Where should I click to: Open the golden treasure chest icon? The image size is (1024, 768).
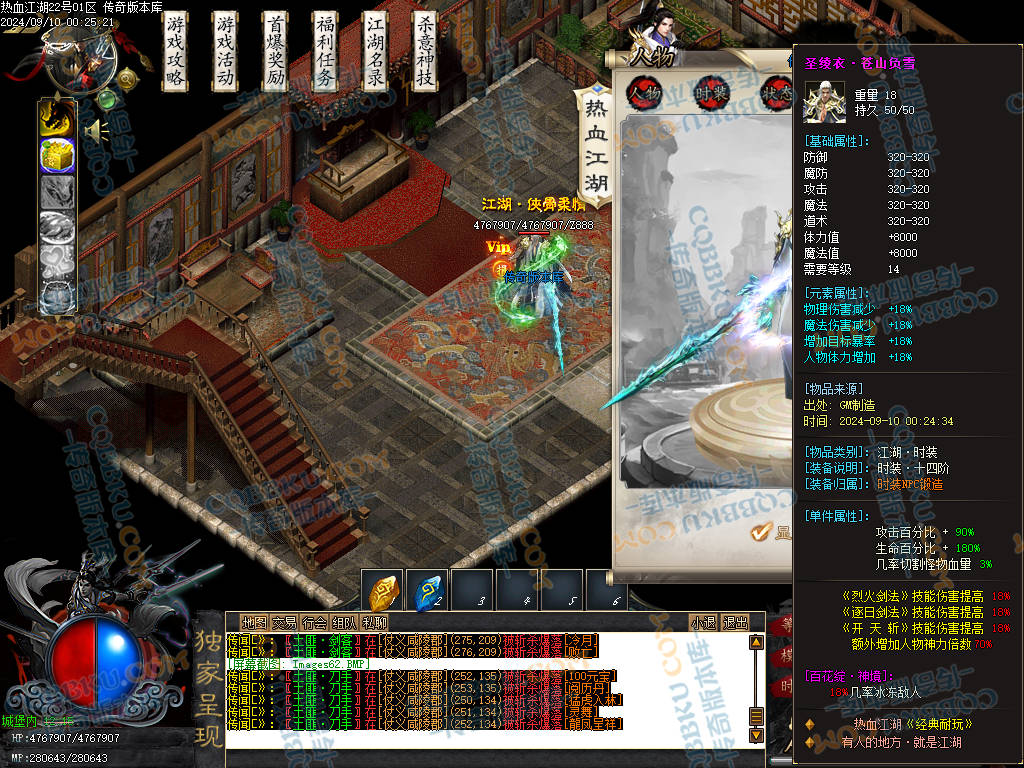pyautogui.click(x=57, y=155)
